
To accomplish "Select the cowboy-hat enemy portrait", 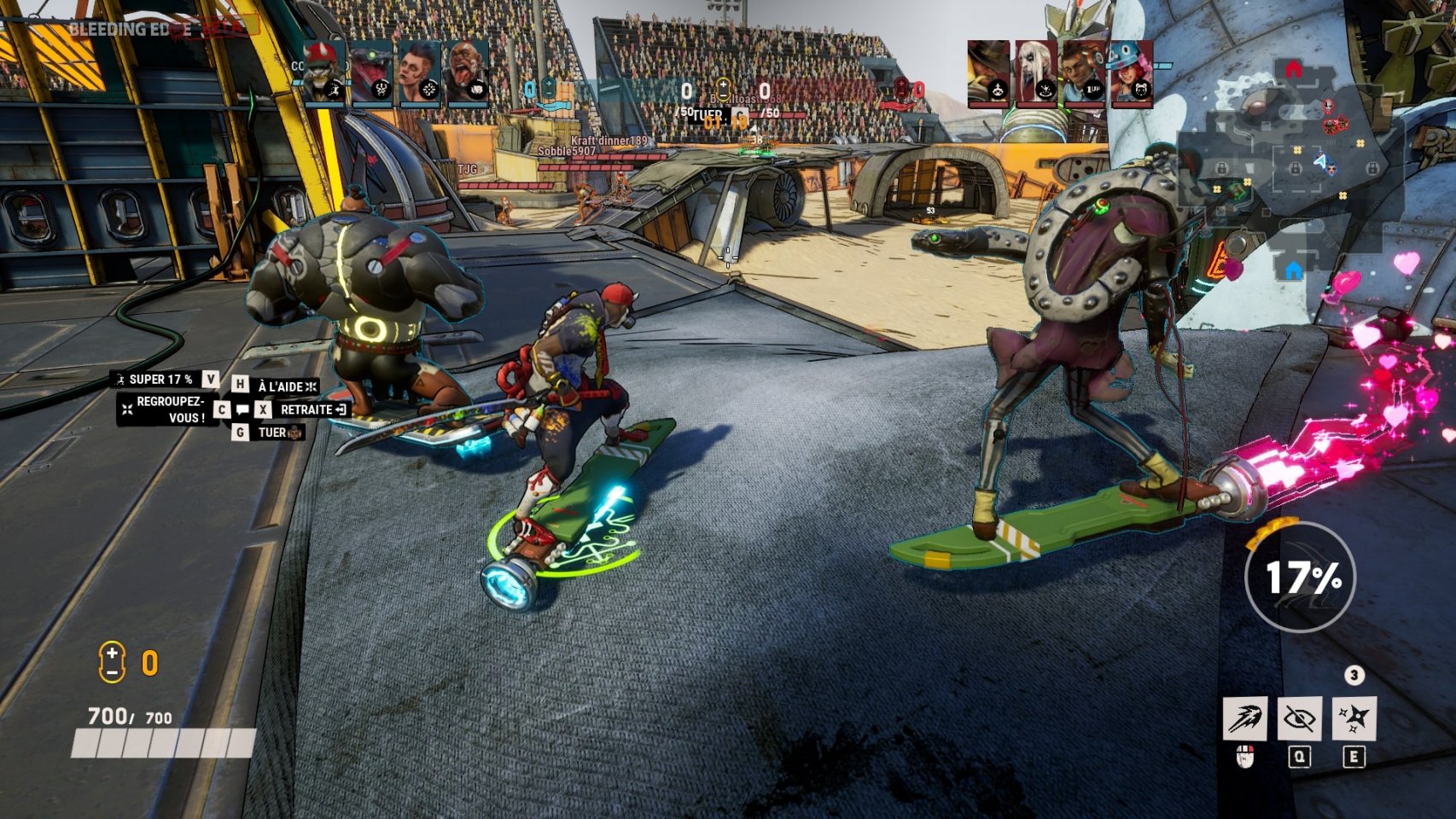I will click(x=988, y=73).
